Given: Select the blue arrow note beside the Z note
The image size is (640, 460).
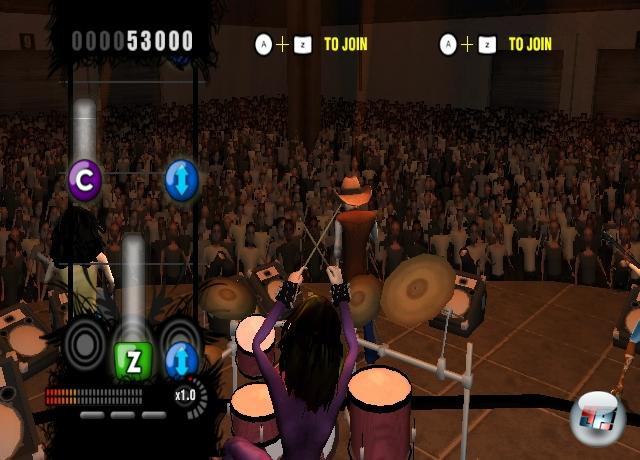Looking at the screenshot, I should pos(181,358).
